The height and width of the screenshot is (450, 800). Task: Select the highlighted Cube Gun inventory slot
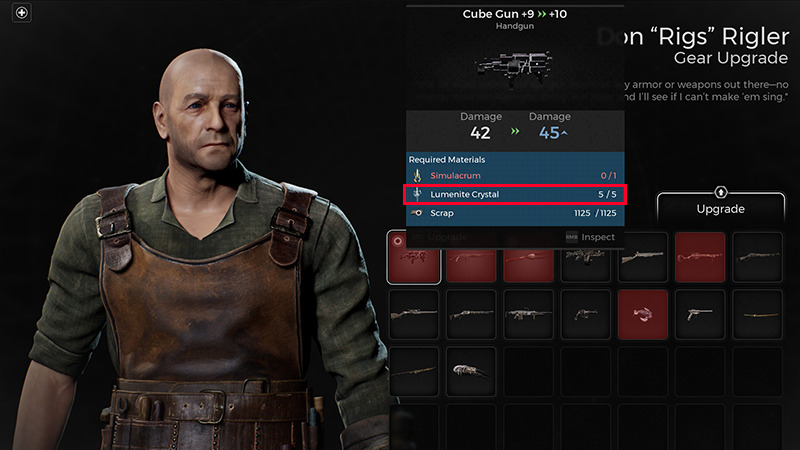click(411, 257)
